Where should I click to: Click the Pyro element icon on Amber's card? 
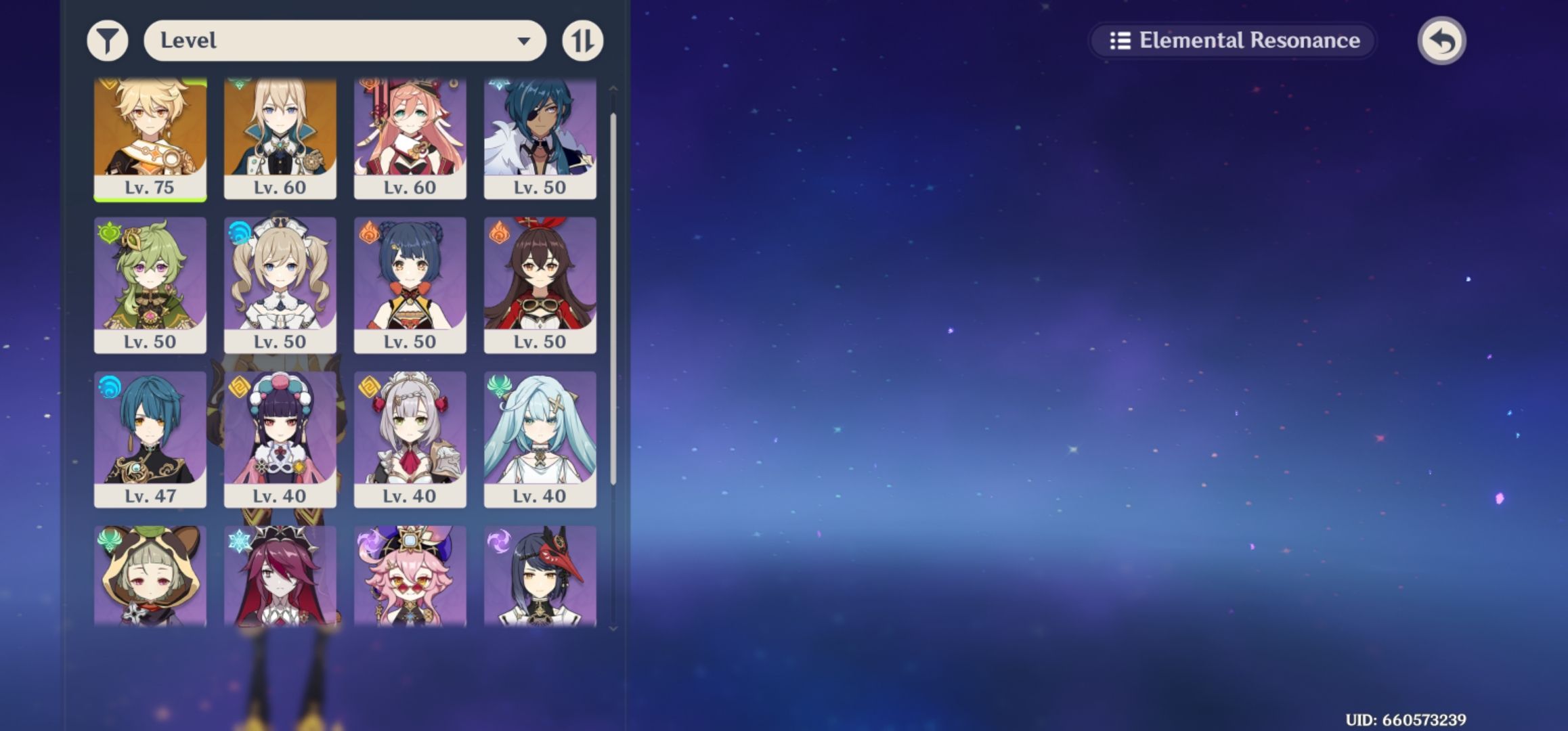[x=500, y=233]
